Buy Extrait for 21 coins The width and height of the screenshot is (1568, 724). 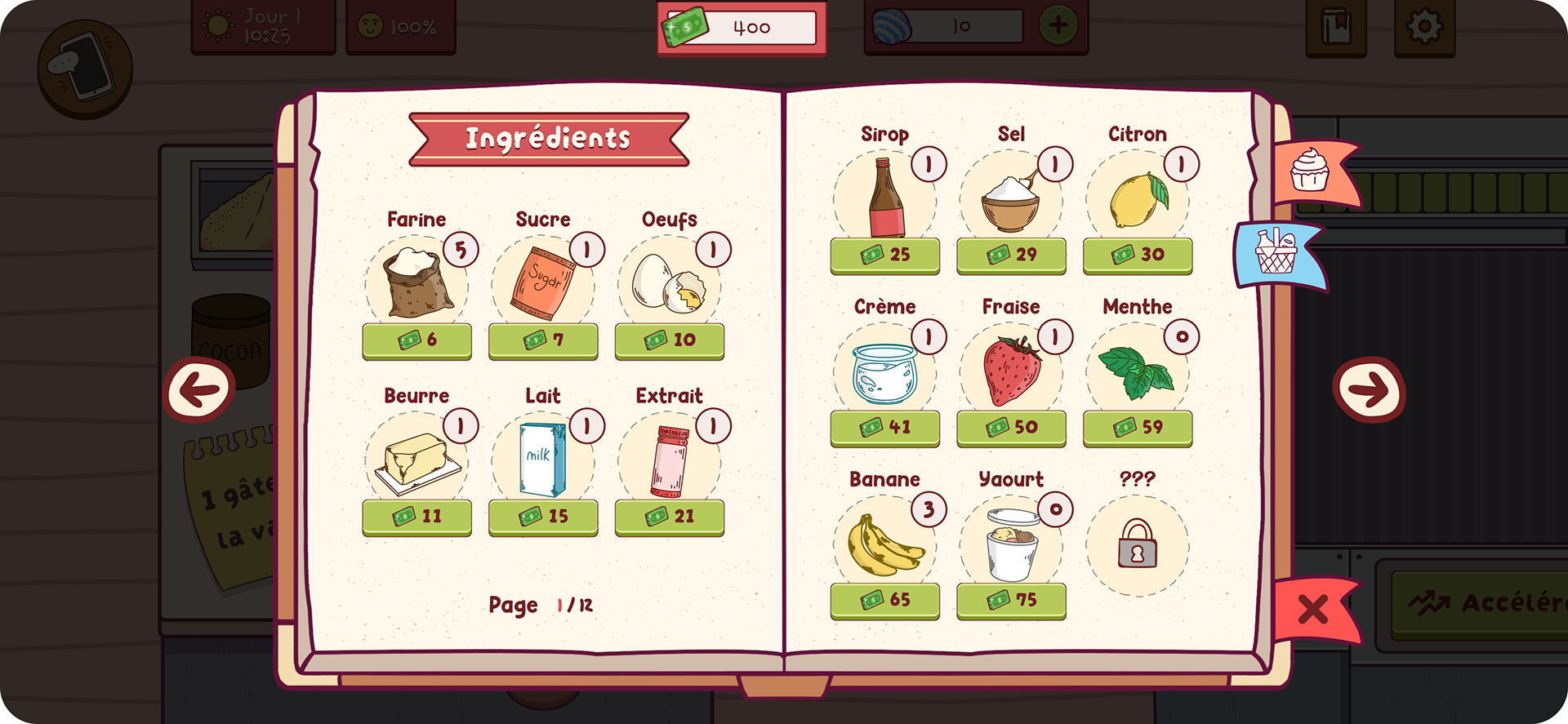click(x=670, y=517)
